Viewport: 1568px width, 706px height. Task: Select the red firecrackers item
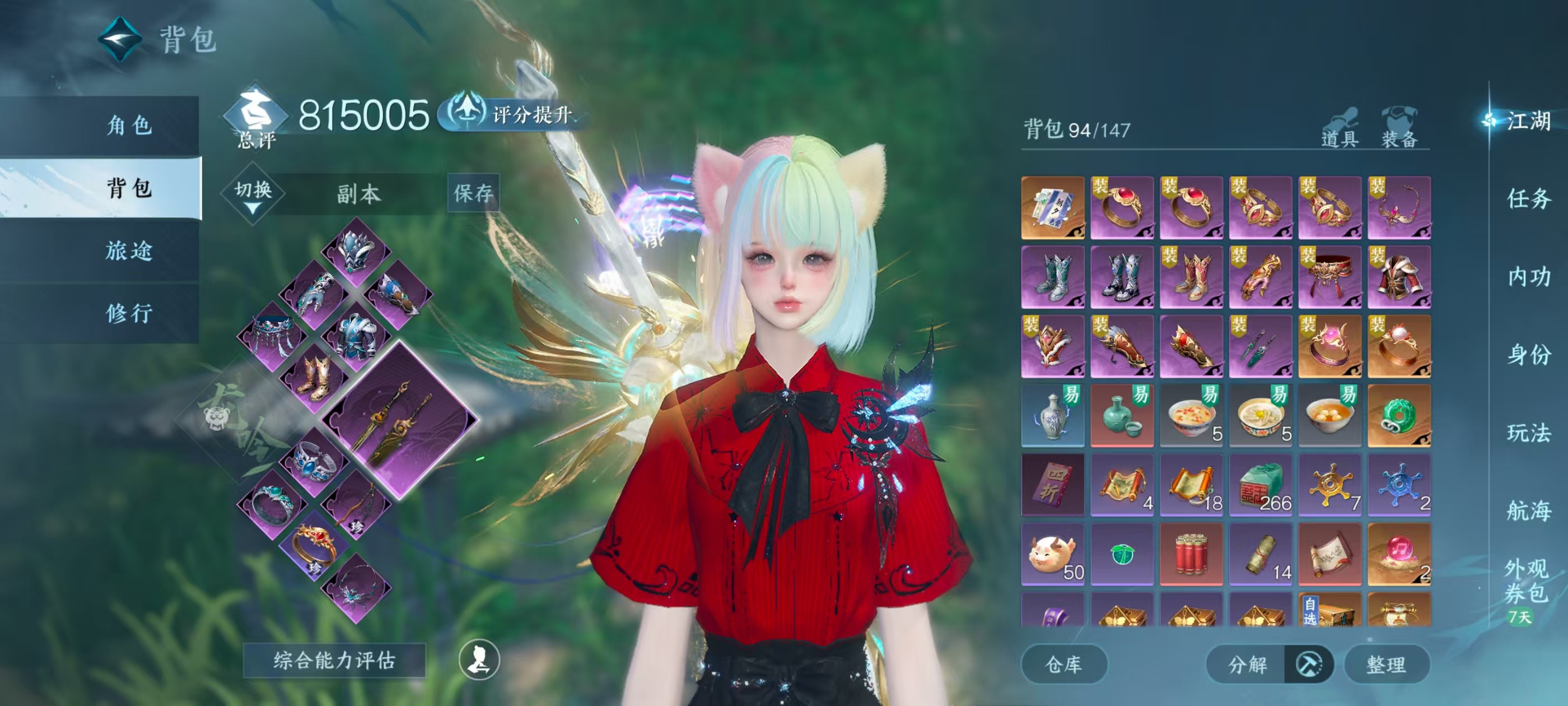coord(1191,554)
